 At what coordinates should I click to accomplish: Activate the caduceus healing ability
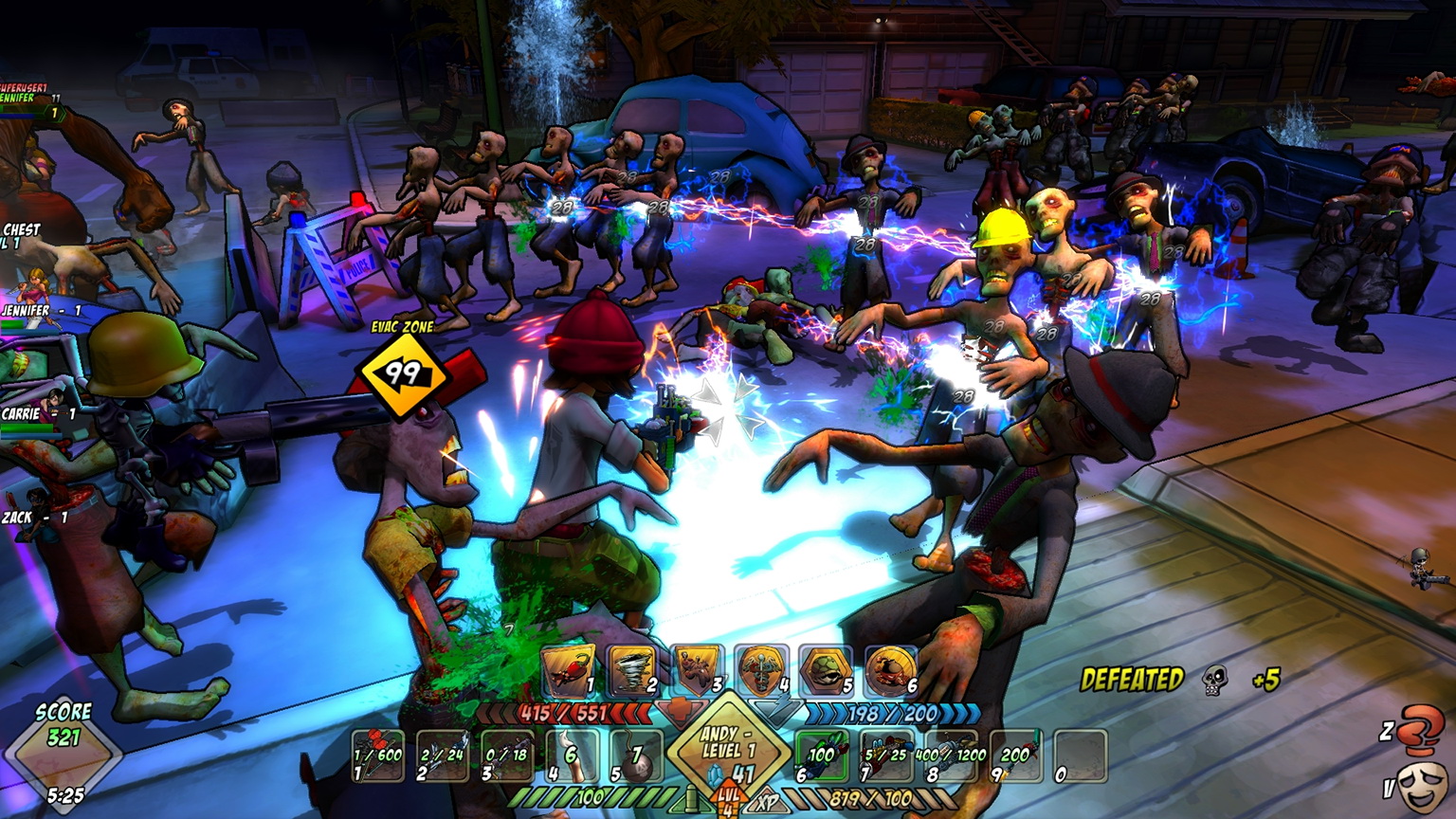[x=761, y=671]
